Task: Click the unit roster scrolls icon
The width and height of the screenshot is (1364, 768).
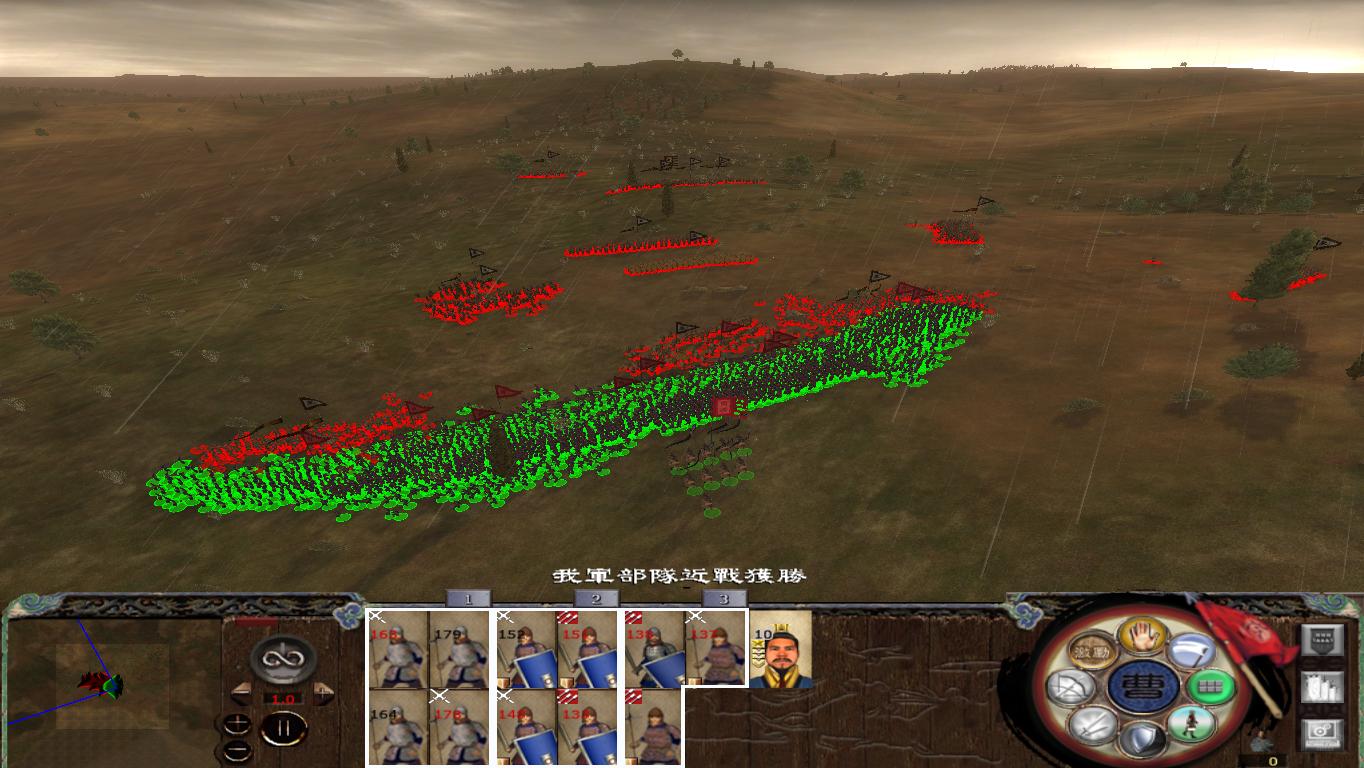Action: click(1323, 686)
